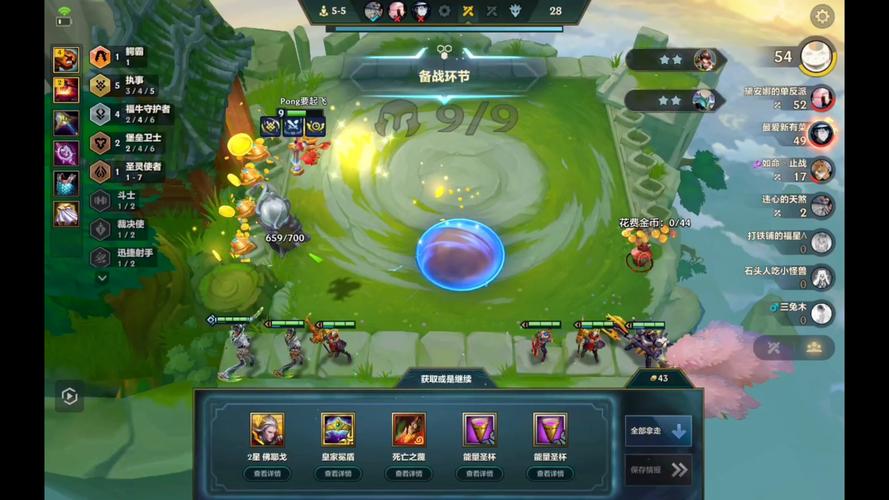
Task: Choose the 皇家冕盾 item reward
Action: tap(338, 430)
